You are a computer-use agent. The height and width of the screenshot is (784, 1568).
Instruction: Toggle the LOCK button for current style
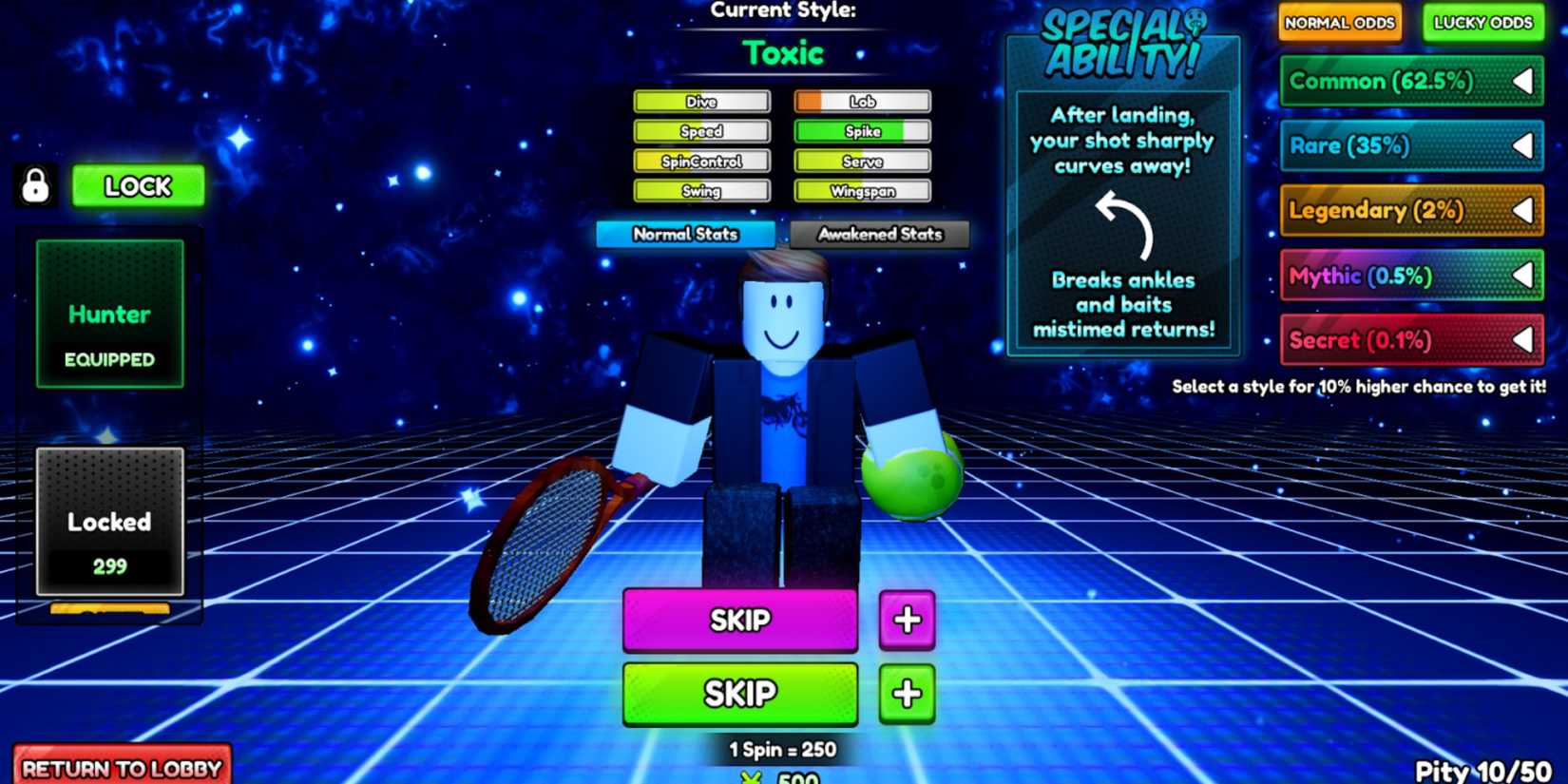click(138, 186)
